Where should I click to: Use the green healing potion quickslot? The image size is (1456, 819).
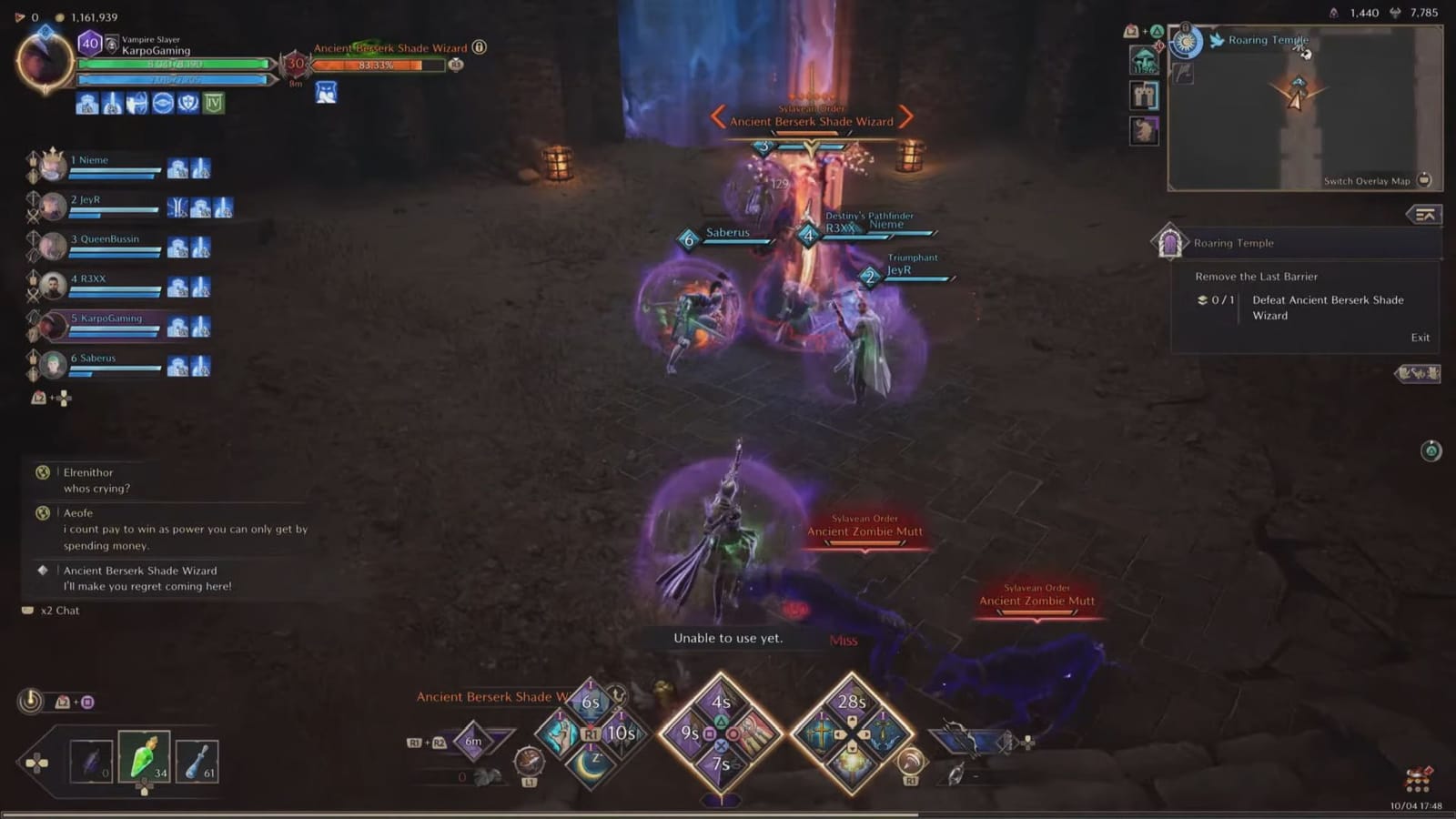click(144, 757)
